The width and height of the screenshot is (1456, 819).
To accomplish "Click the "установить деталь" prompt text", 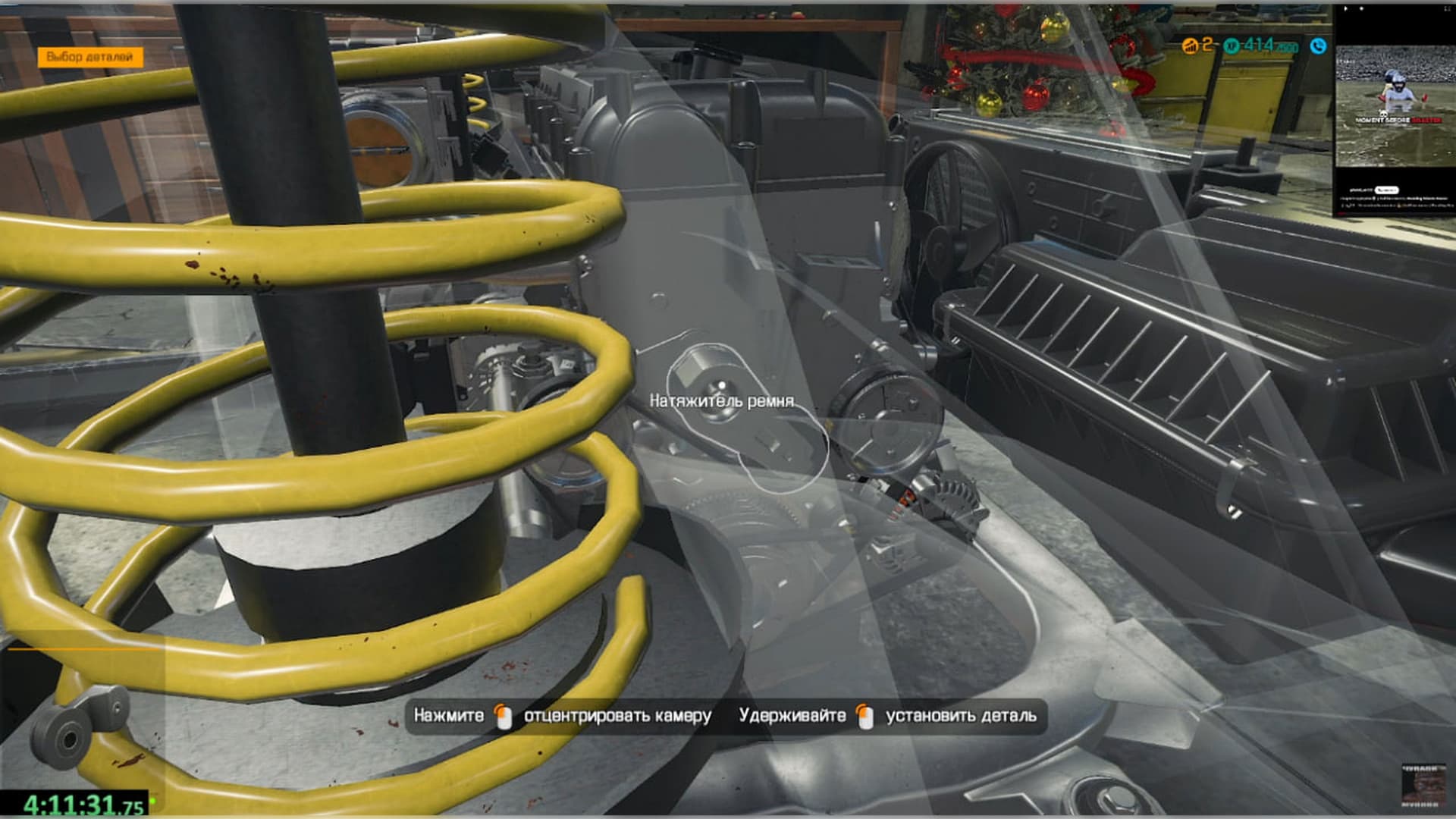I will [963, 714].
